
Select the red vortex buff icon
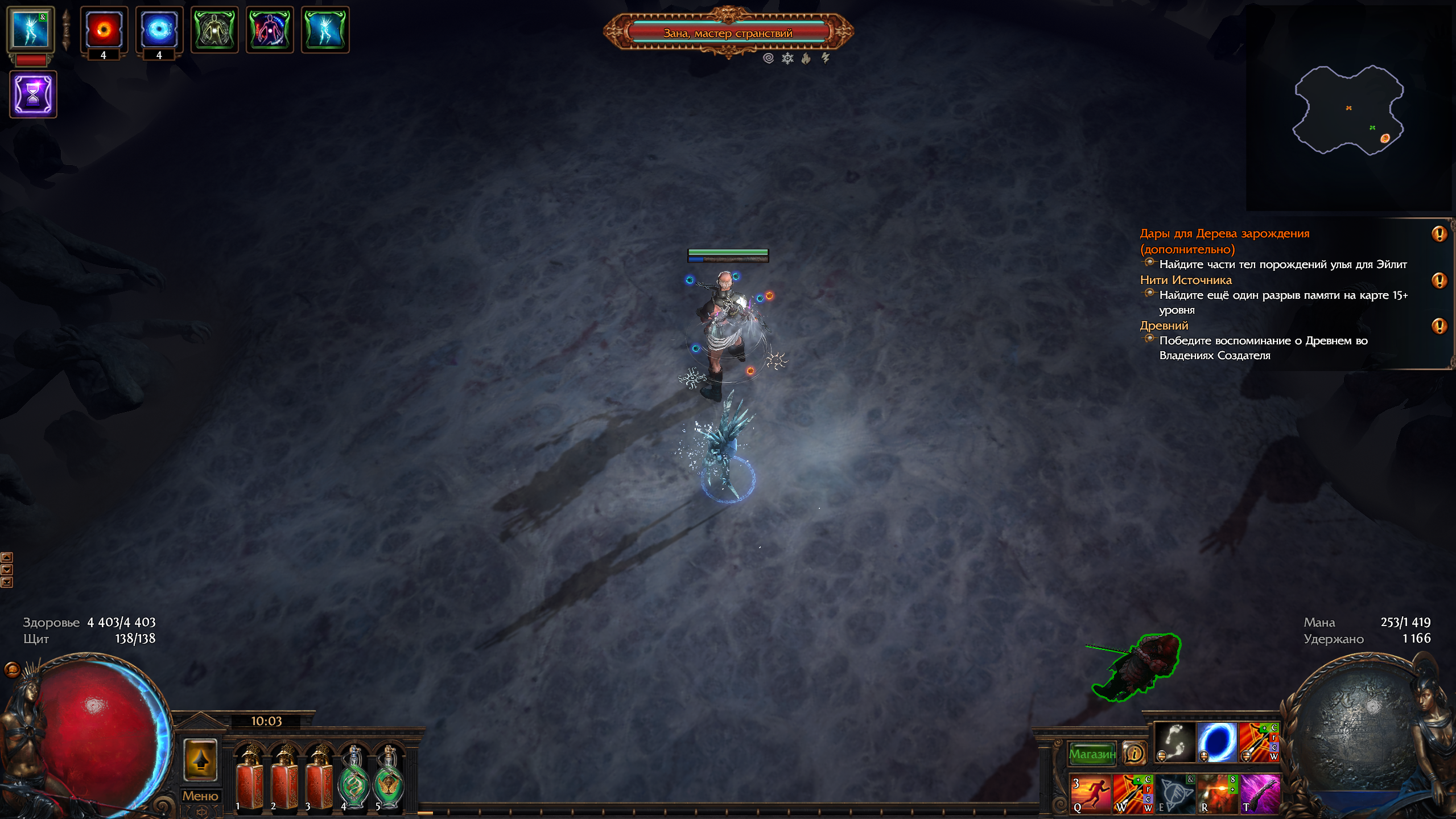pos(104,30)
